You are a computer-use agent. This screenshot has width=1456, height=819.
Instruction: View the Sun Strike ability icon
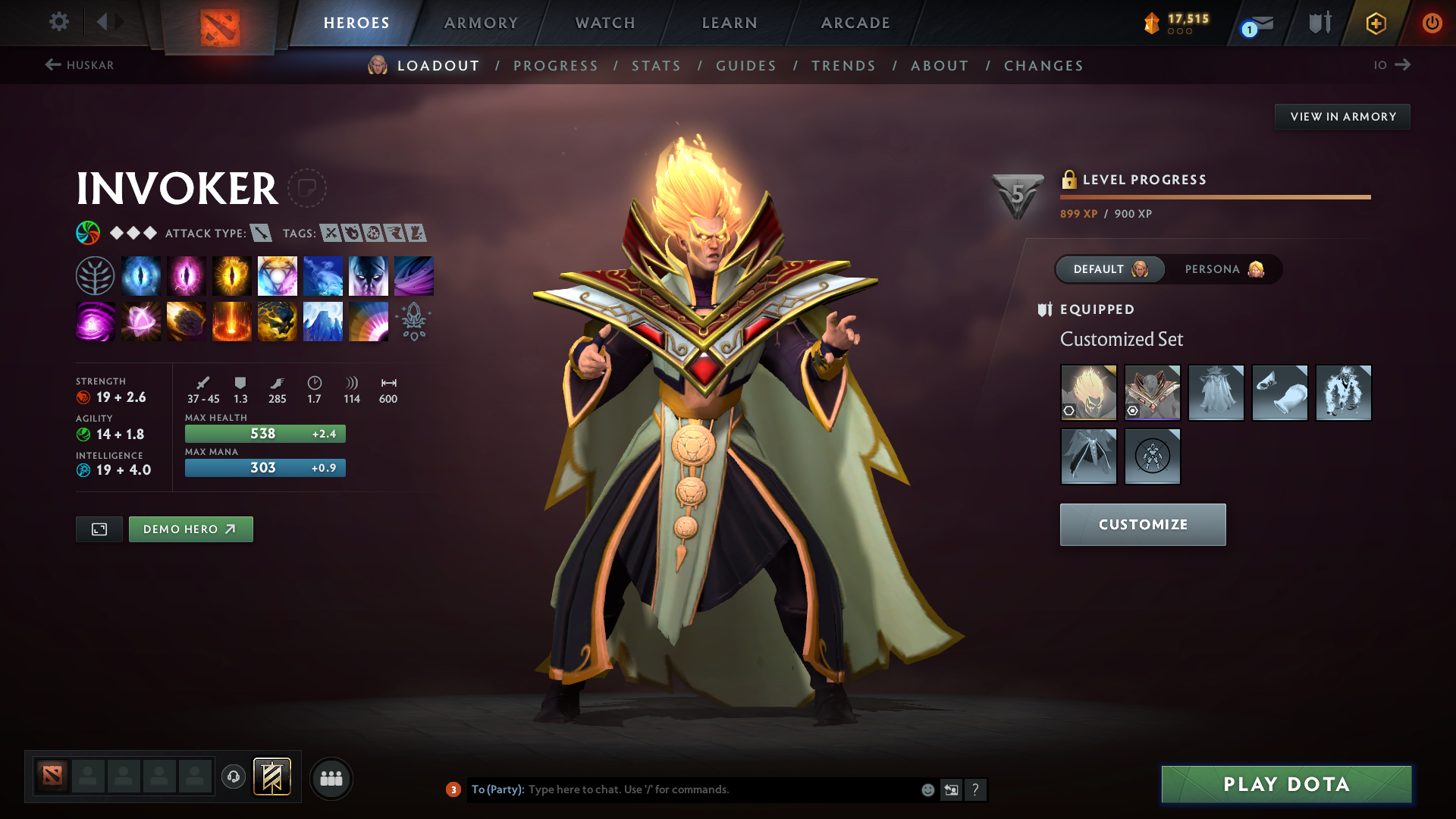tap(232, 321)
